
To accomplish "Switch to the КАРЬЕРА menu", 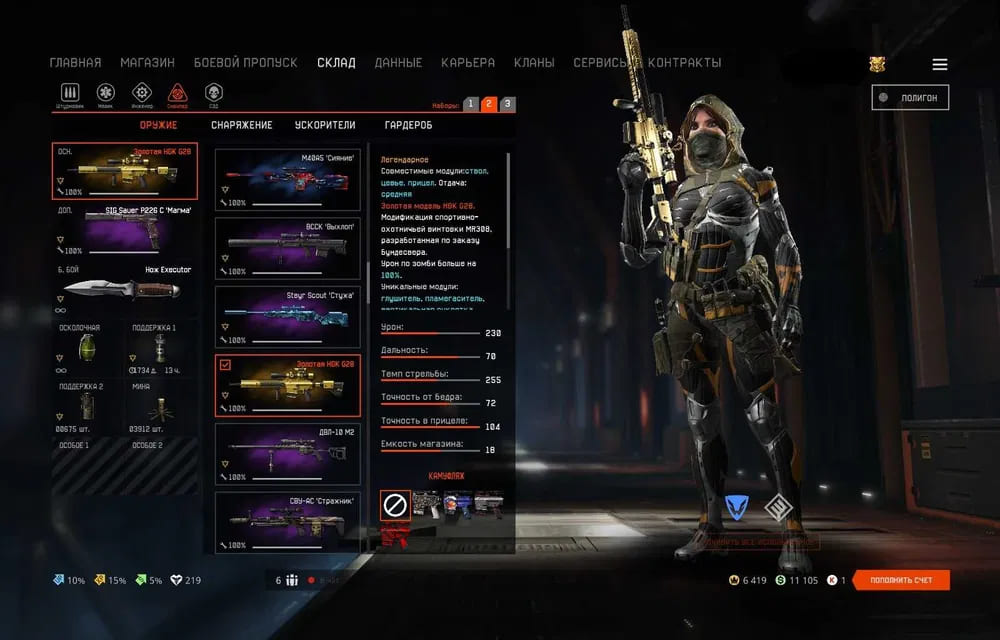I will pyautogui.click(x=468, y=62).
